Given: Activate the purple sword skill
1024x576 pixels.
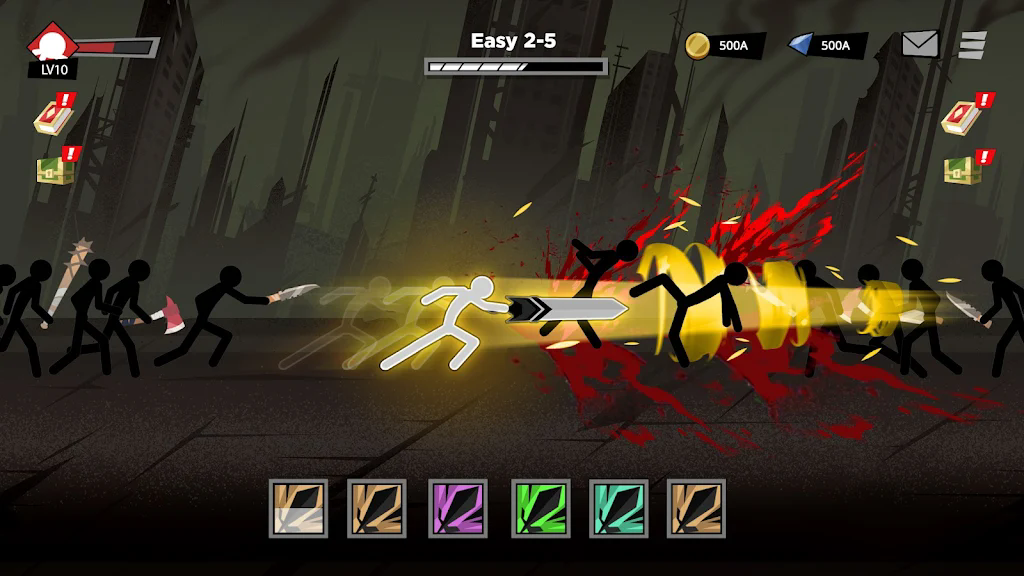Looking at the screenshot, I should (458, 508).
